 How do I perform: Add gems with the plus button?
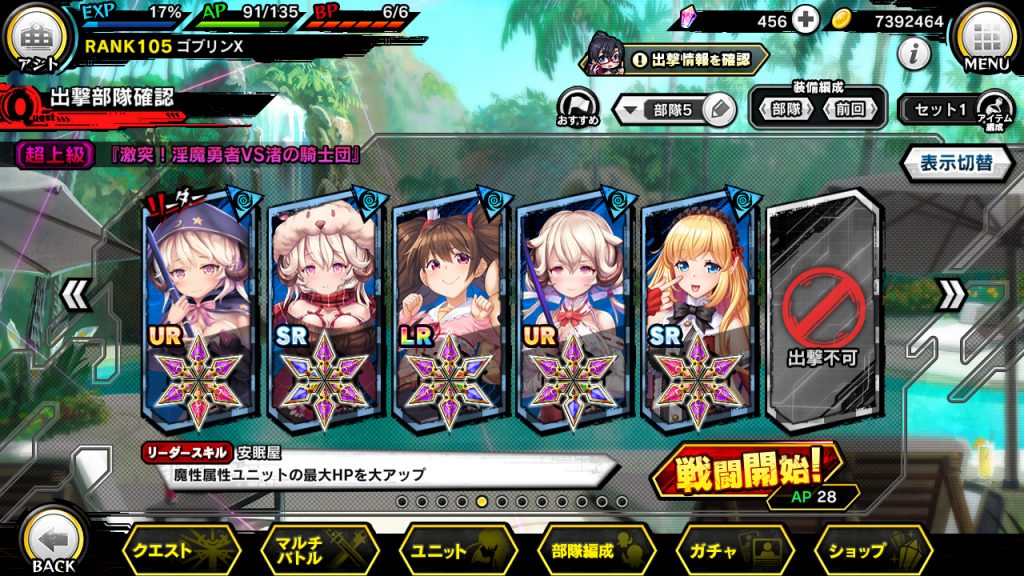click(805, 20)
